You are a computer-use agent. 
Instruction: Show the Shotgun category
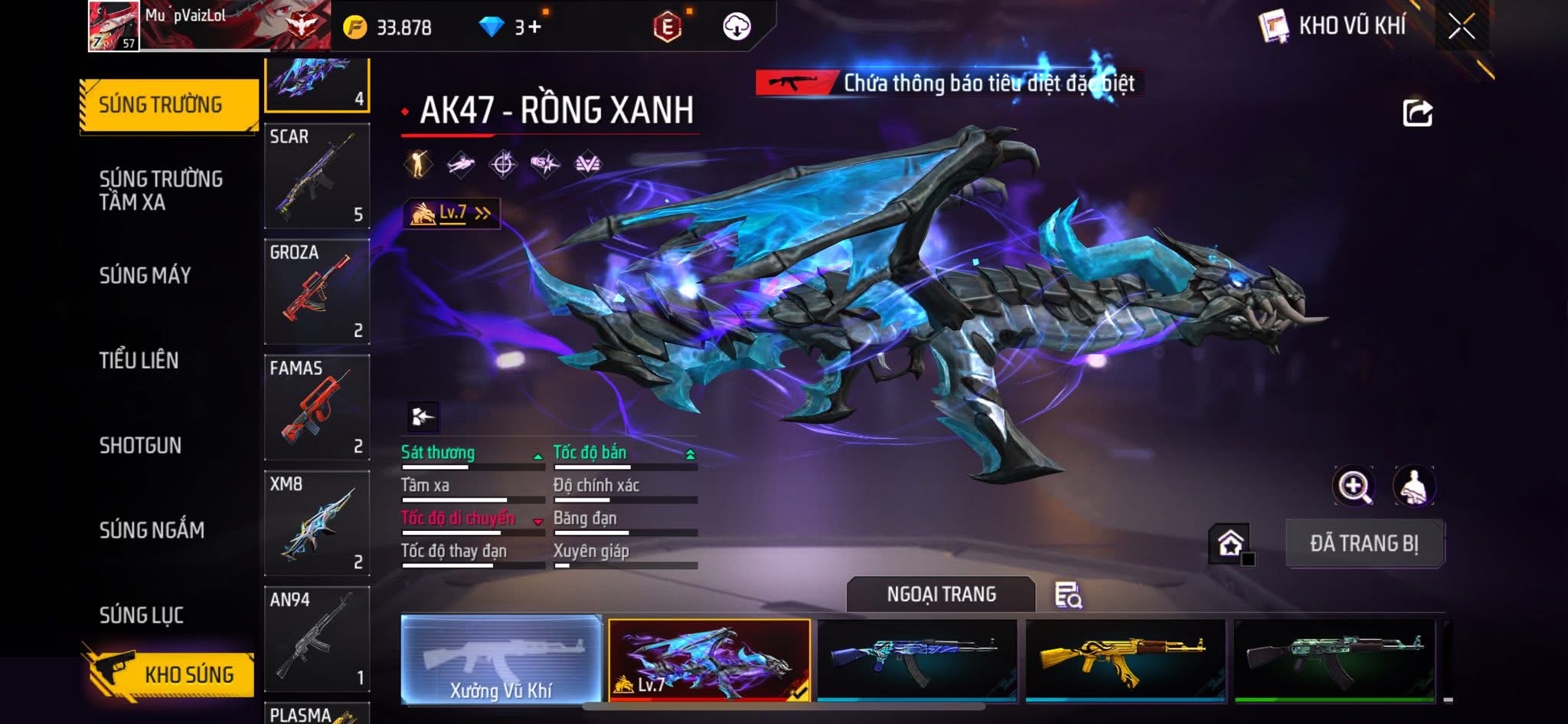coord(140,445)
